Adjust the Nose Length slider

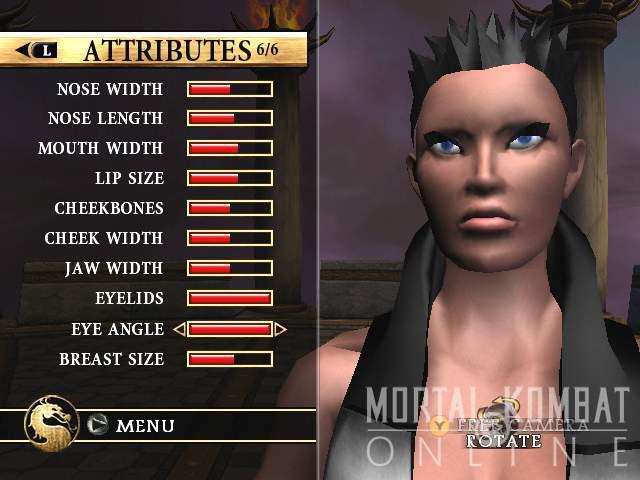click(230, 119)
